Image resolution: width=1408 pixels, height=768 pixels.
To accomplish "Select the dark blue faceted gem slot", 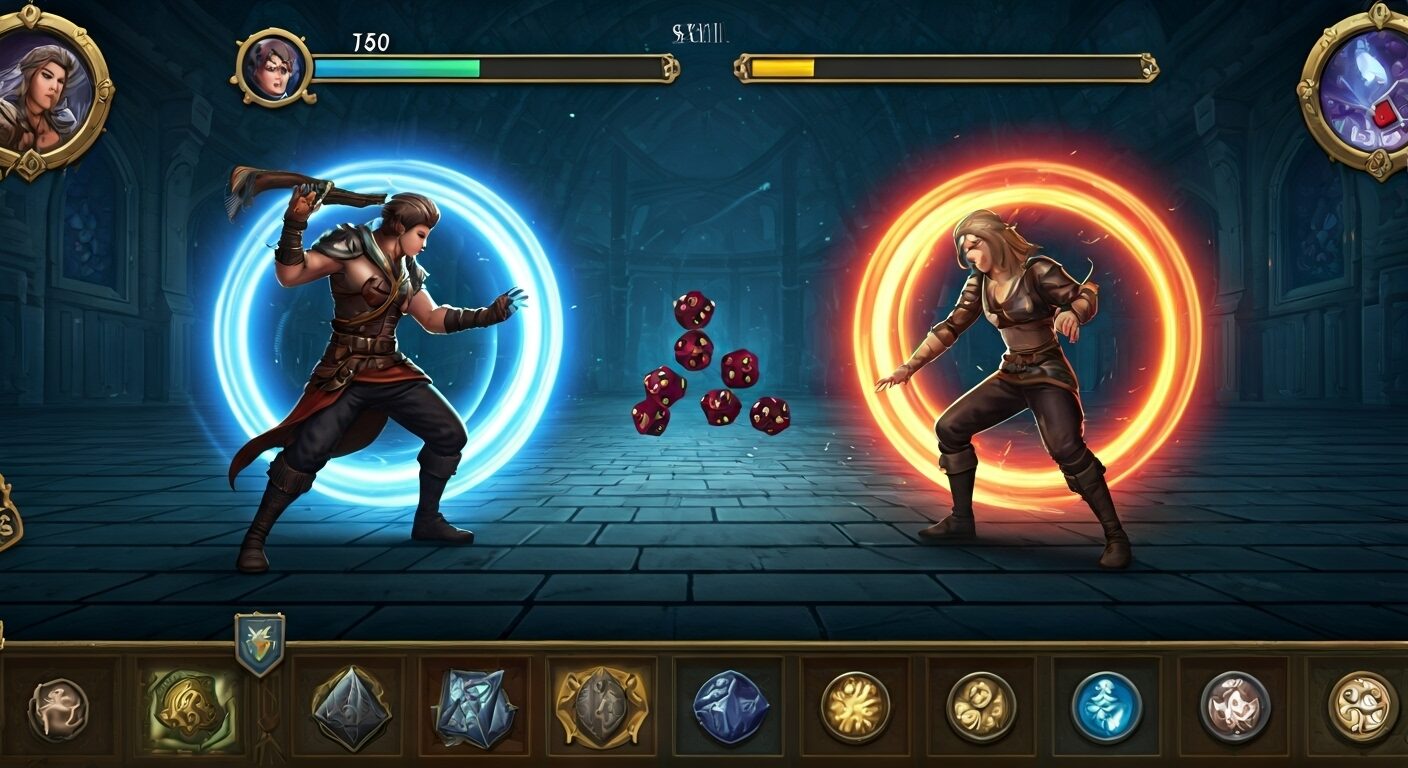I will click(730, 706).
